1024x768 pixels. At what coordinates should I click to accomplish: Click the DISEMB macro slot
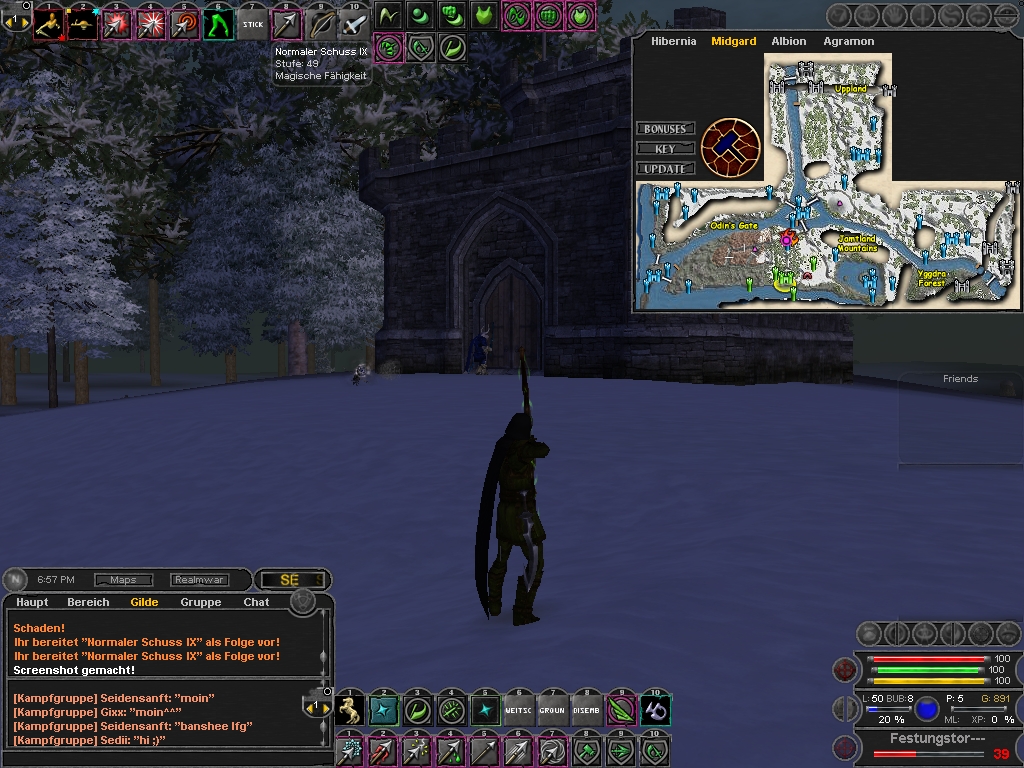[x=587, y=711]
